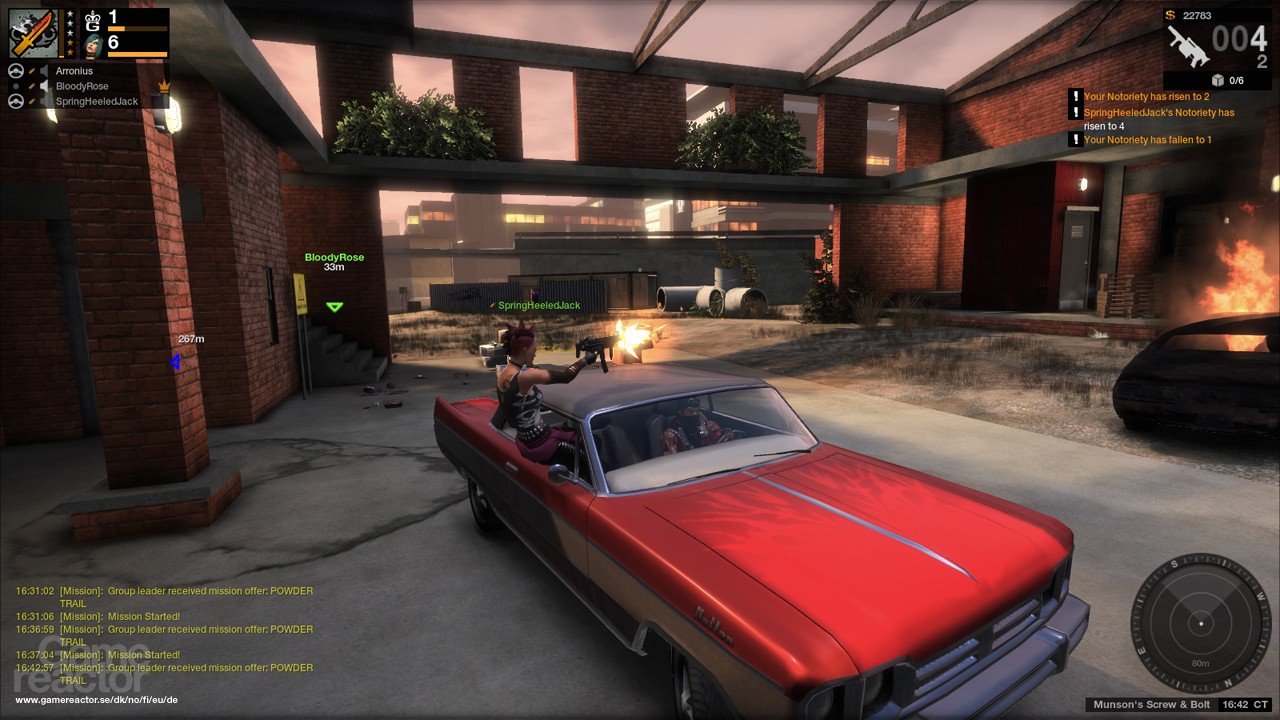
Task: Toggle SpringHeeledJack's voice speaker icon
Action: [x=44, y=100]
